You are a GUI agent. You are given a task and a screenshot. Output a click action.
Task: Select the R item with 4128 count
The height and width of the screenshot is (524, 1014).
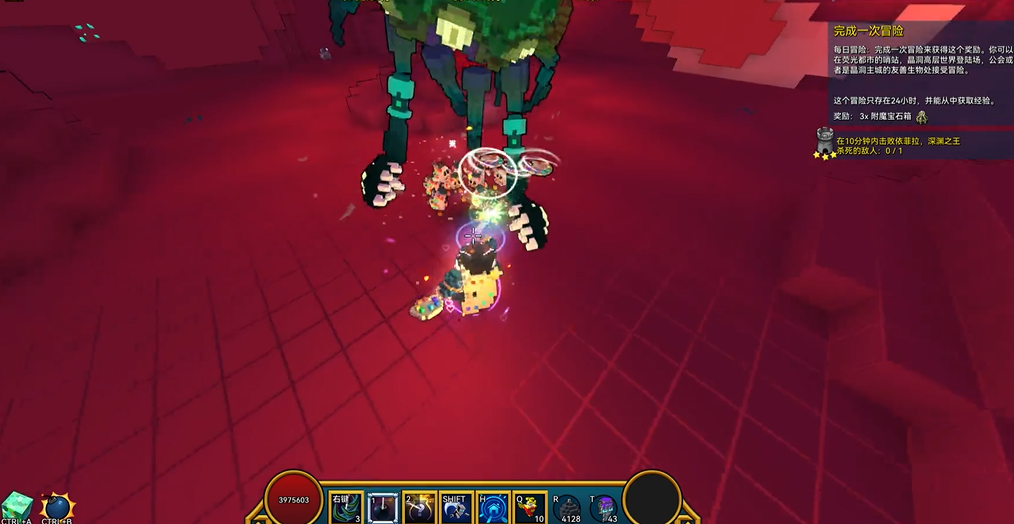click(567, 507)
